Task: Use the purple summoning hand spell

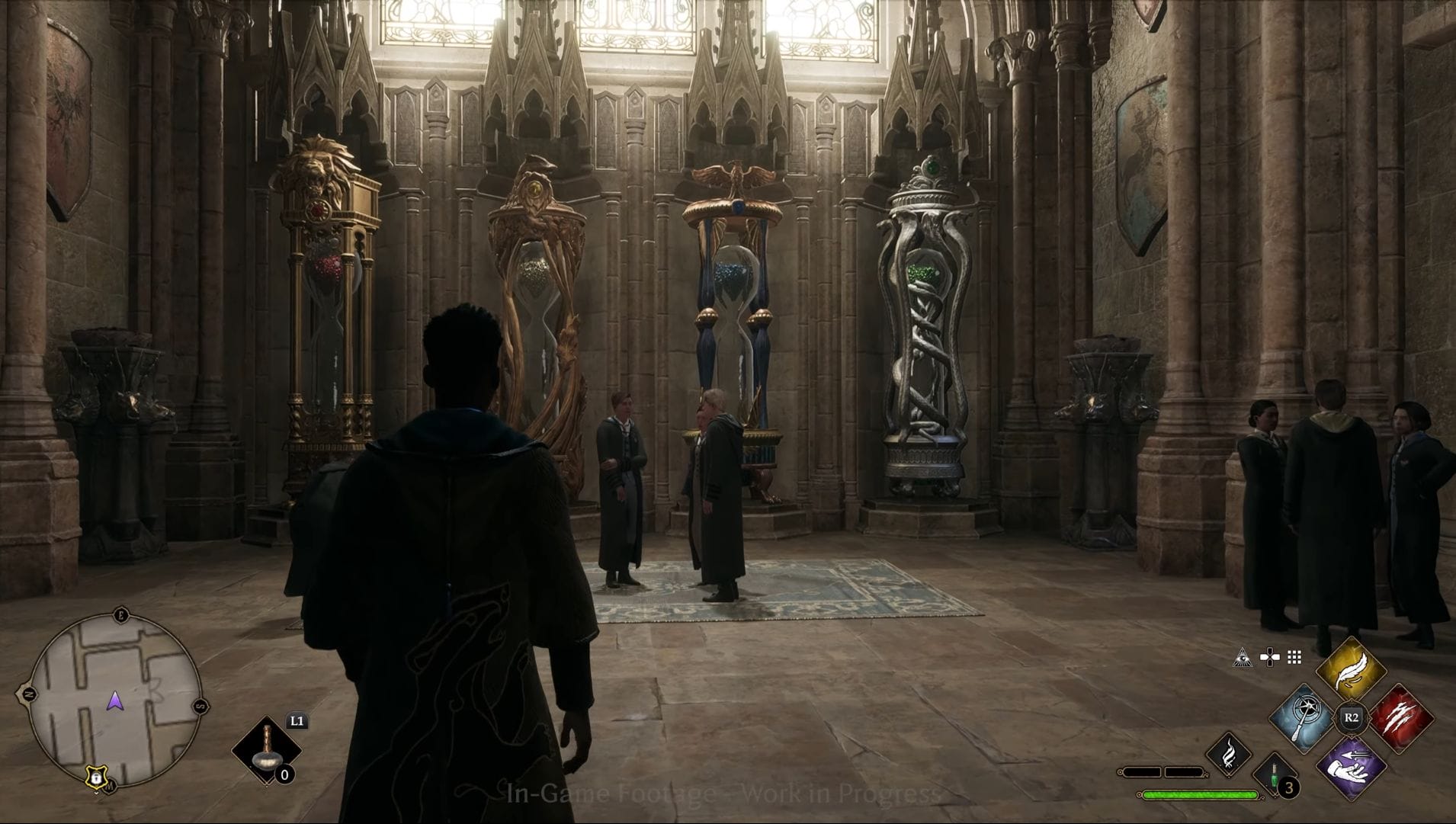Action: [1351, 766]
